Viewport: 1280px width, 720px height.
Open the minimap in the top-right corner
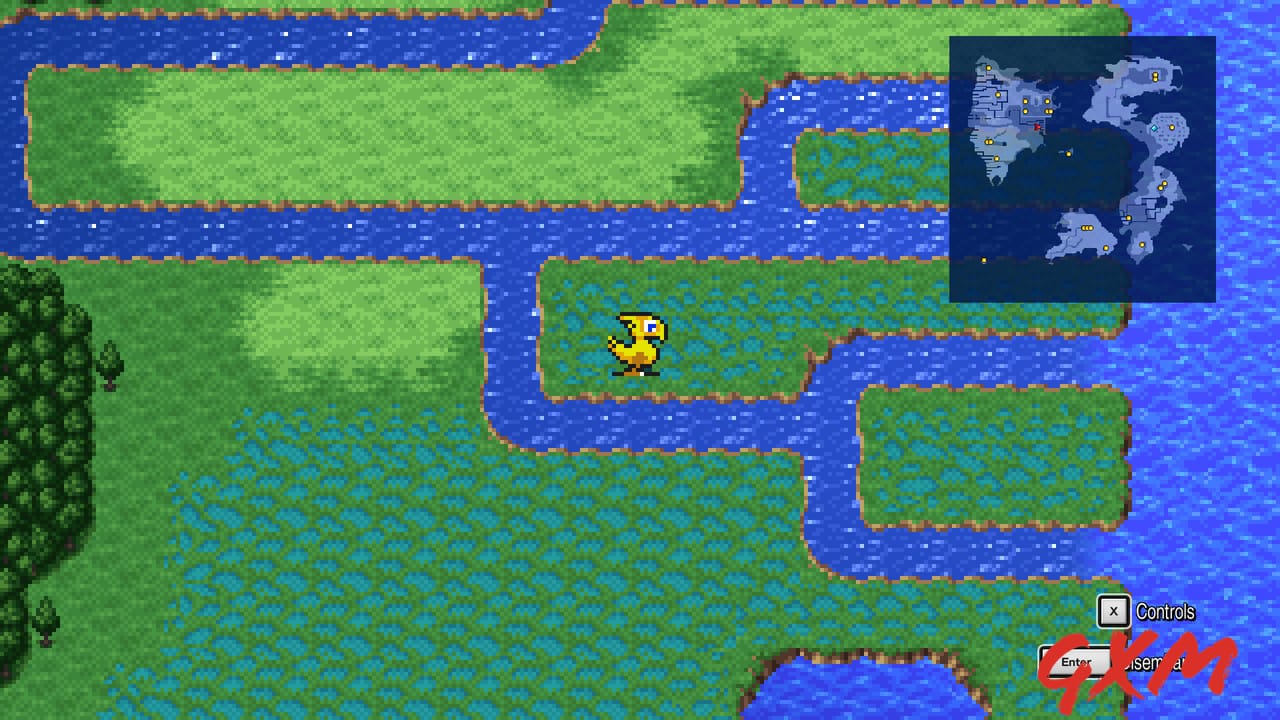tap(1083, 168)
